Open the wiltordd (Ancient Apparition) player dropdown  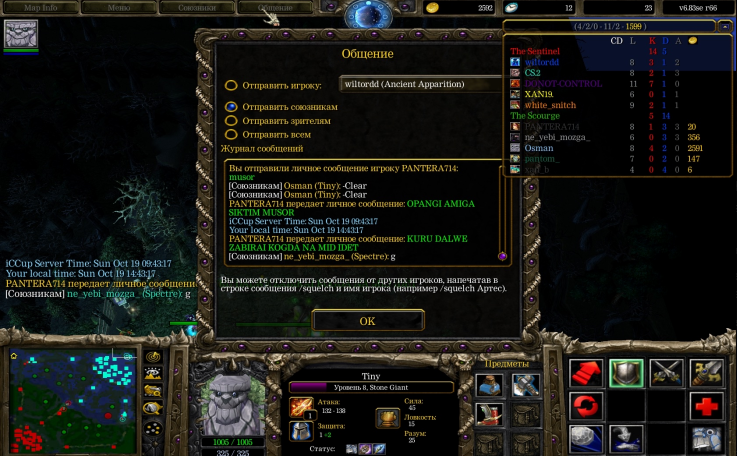pos(420,84)
